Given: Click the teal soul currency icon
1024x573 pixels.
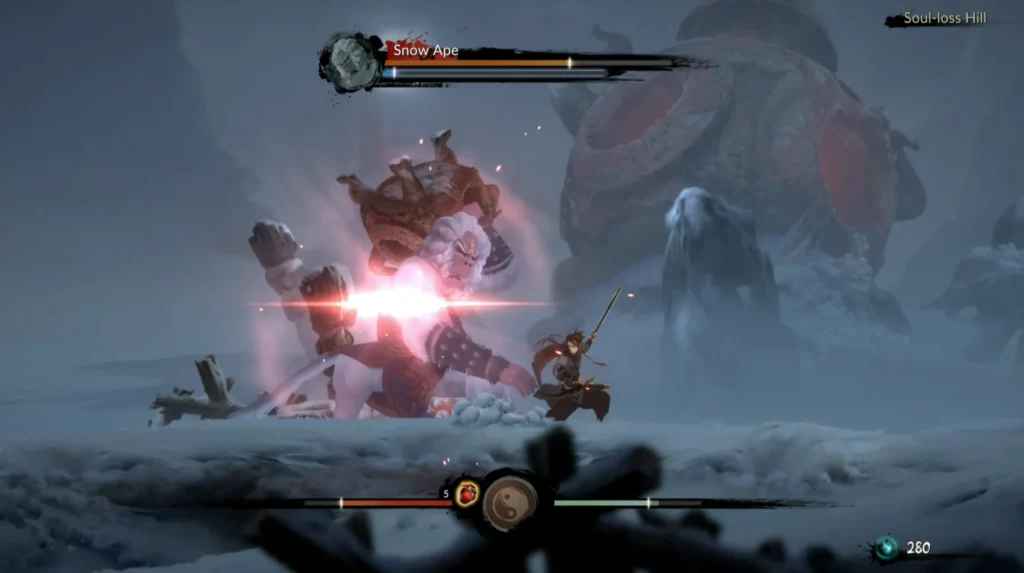Looking at the screenshot, I should (886, 548).
